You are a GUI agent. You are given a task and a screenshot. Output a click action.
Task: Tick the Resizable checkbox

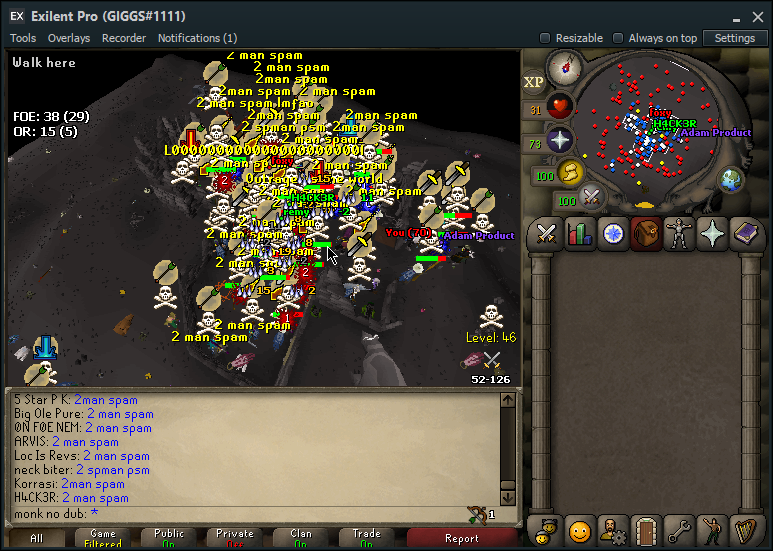[x=545, y=38]
